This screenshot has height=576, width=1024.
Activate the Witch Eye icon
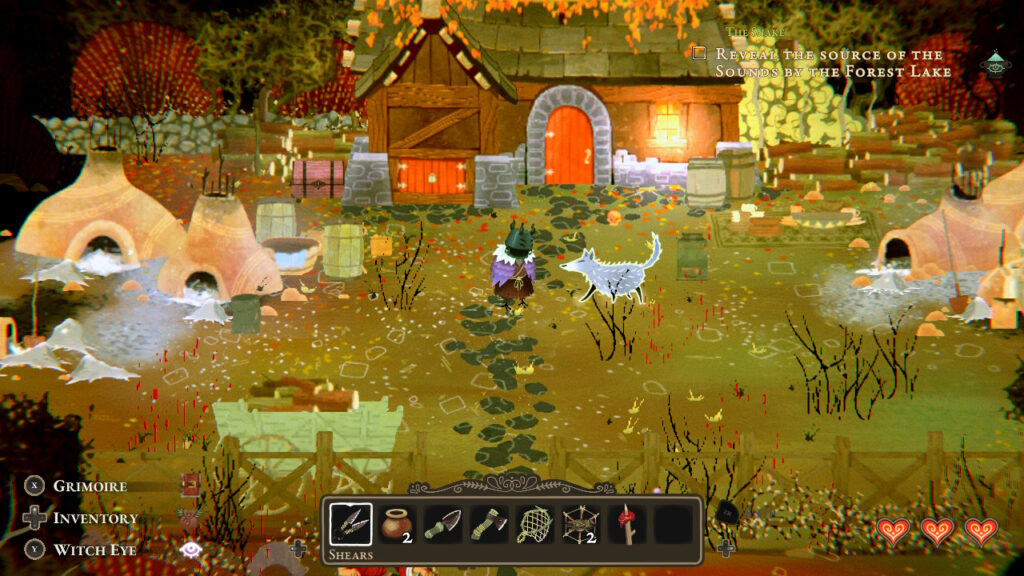(x=190, y=549)
